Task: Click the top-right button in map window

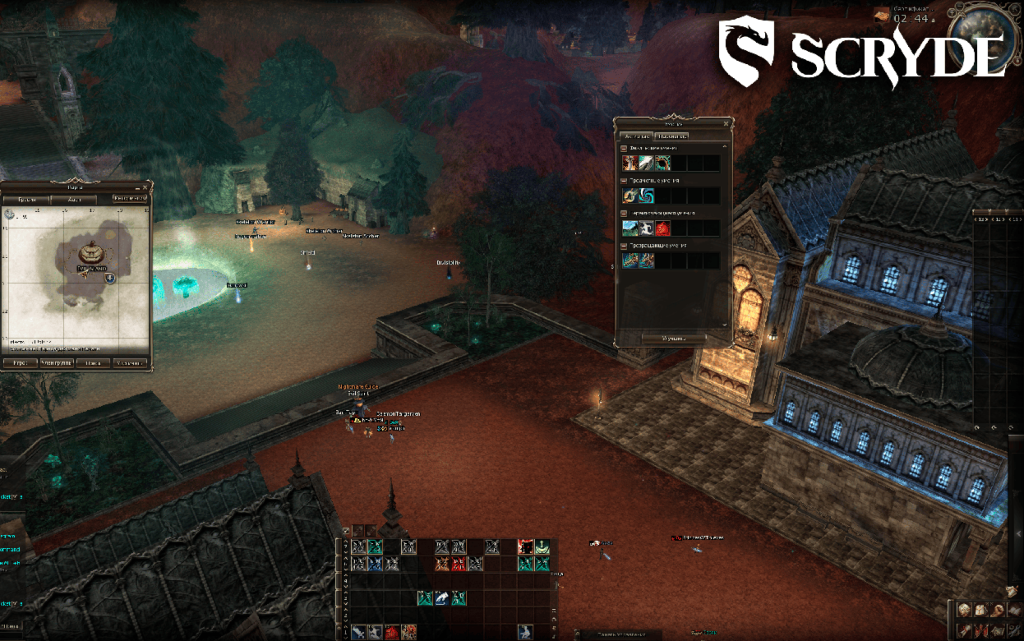Action: pyautogui.click(x=129, y=198)
